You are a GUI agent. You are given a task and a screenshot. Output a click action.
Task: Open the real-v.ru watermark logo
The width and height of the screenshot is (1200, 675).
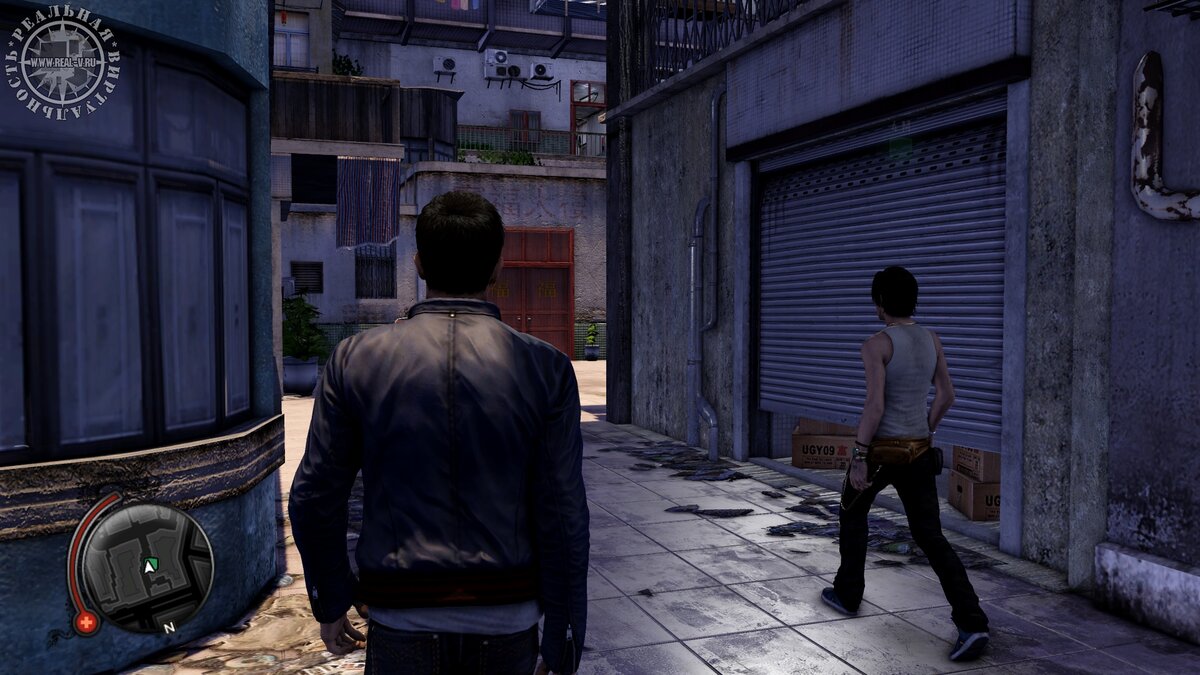tap(63, 63)
